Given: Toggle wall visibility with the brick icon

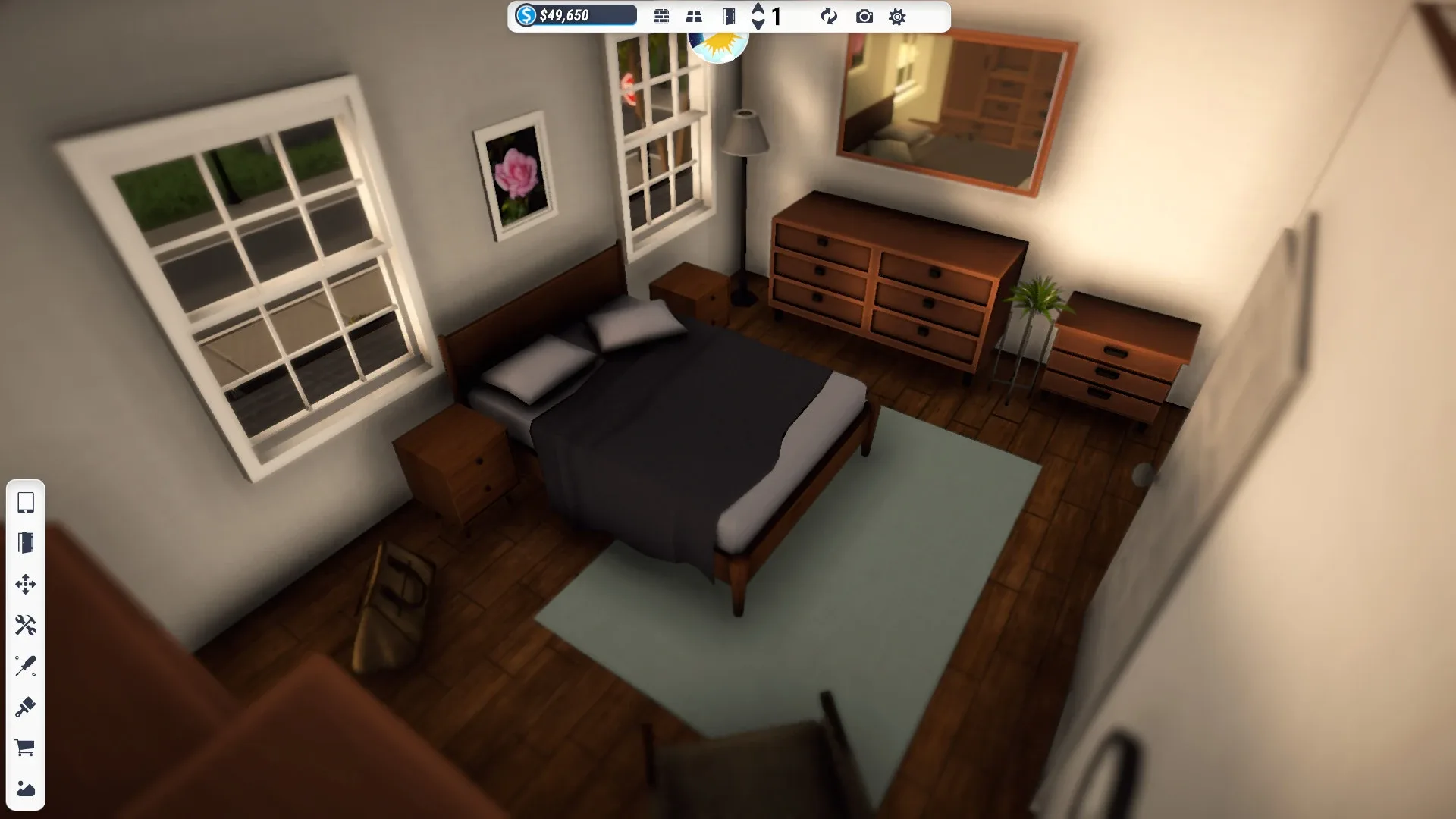Looking at the screenshot, I should coord(661,16).
